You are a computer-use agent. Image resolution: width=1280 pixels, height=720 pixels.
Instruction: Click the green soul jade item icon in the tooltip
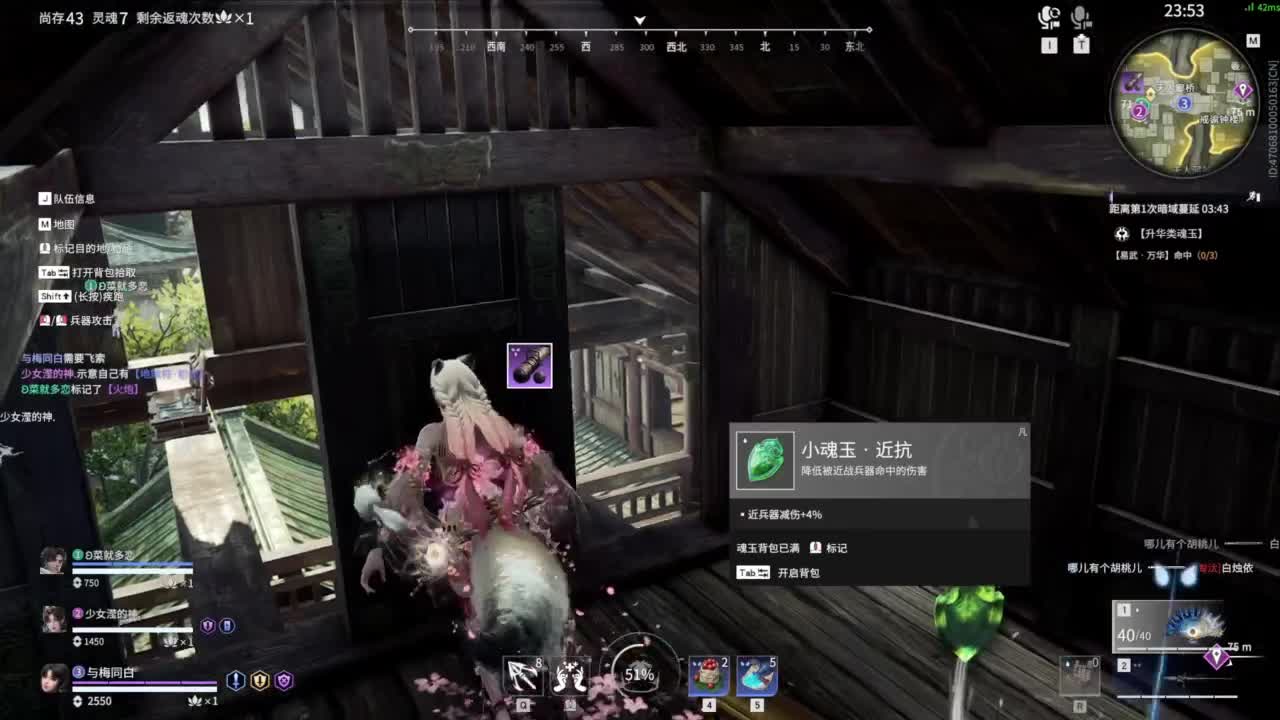[765, 463]
